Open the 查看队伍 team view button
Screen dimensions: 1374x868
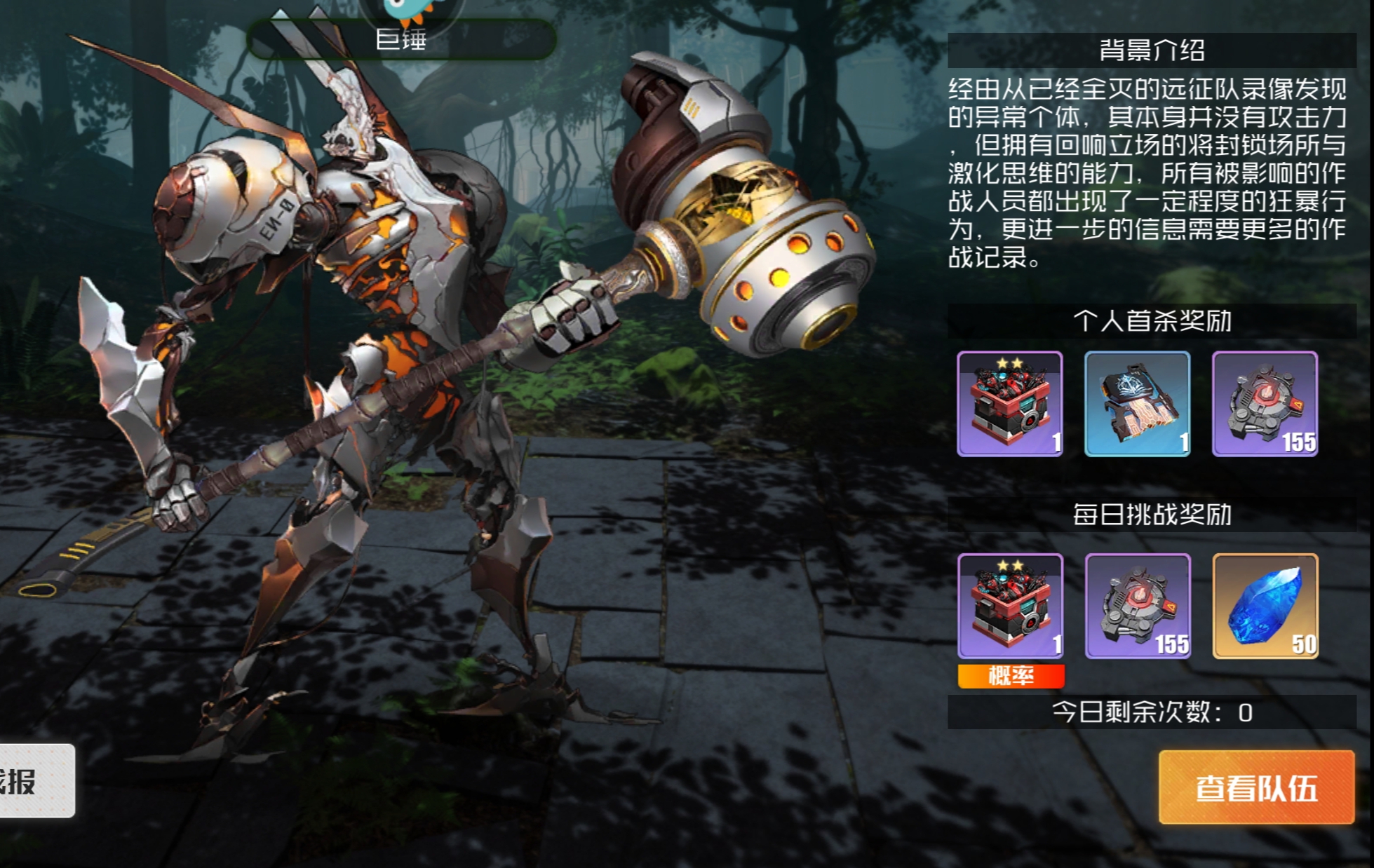point(1255,787)
